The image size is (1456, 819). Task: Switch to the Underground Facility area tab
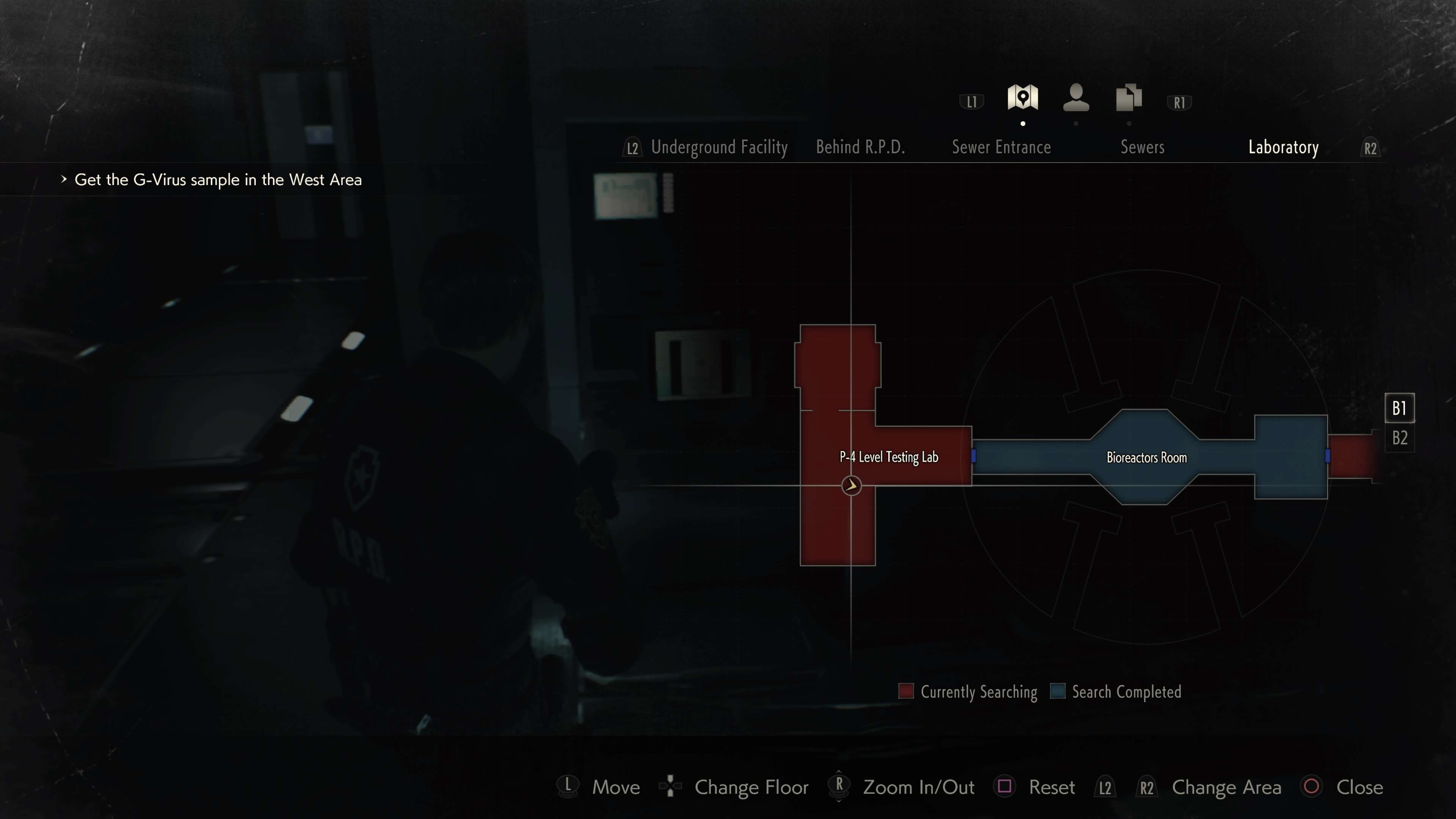(719, 147)
